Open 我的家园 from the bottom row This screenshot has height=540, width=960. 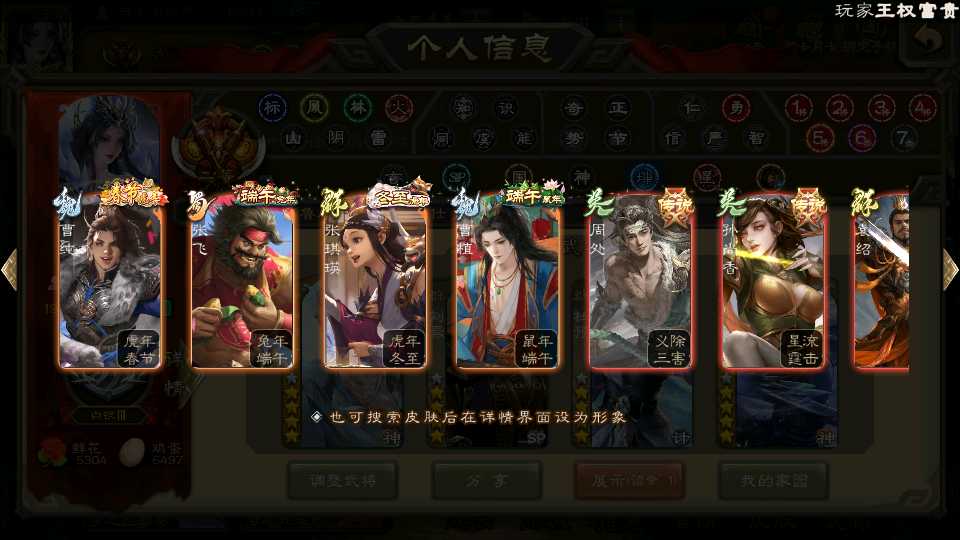tap(773, 481)
